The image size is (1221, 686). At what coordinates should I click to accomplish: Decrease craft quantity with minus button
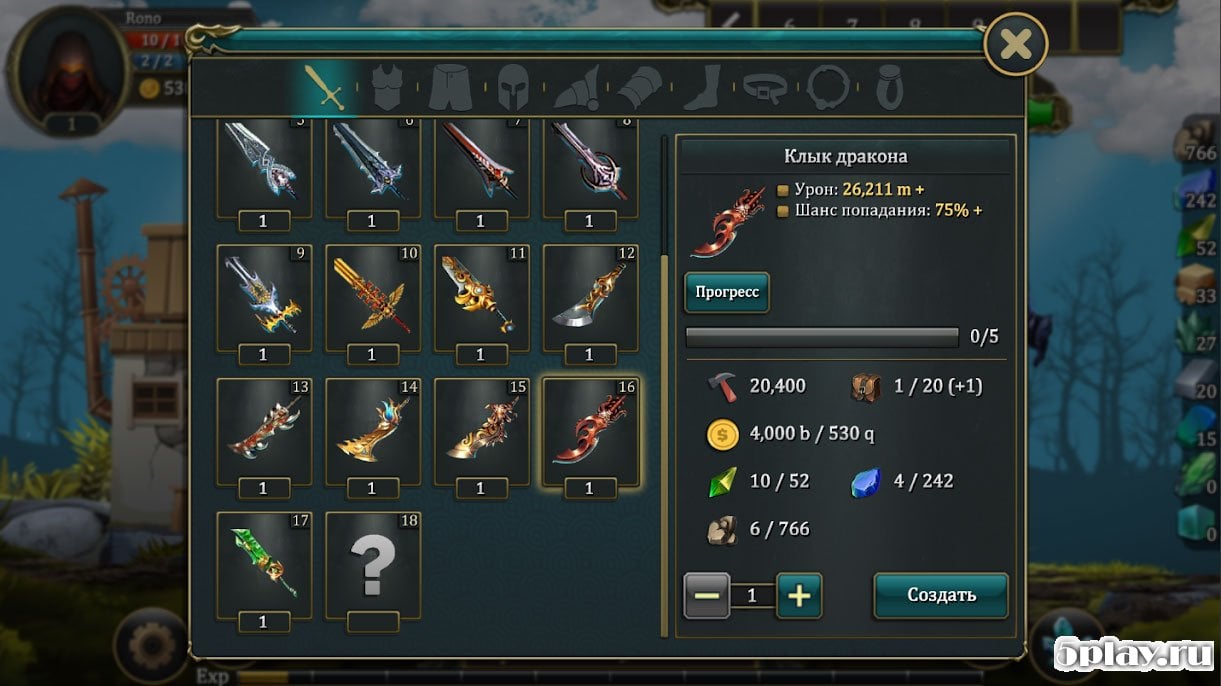(707, 596)
